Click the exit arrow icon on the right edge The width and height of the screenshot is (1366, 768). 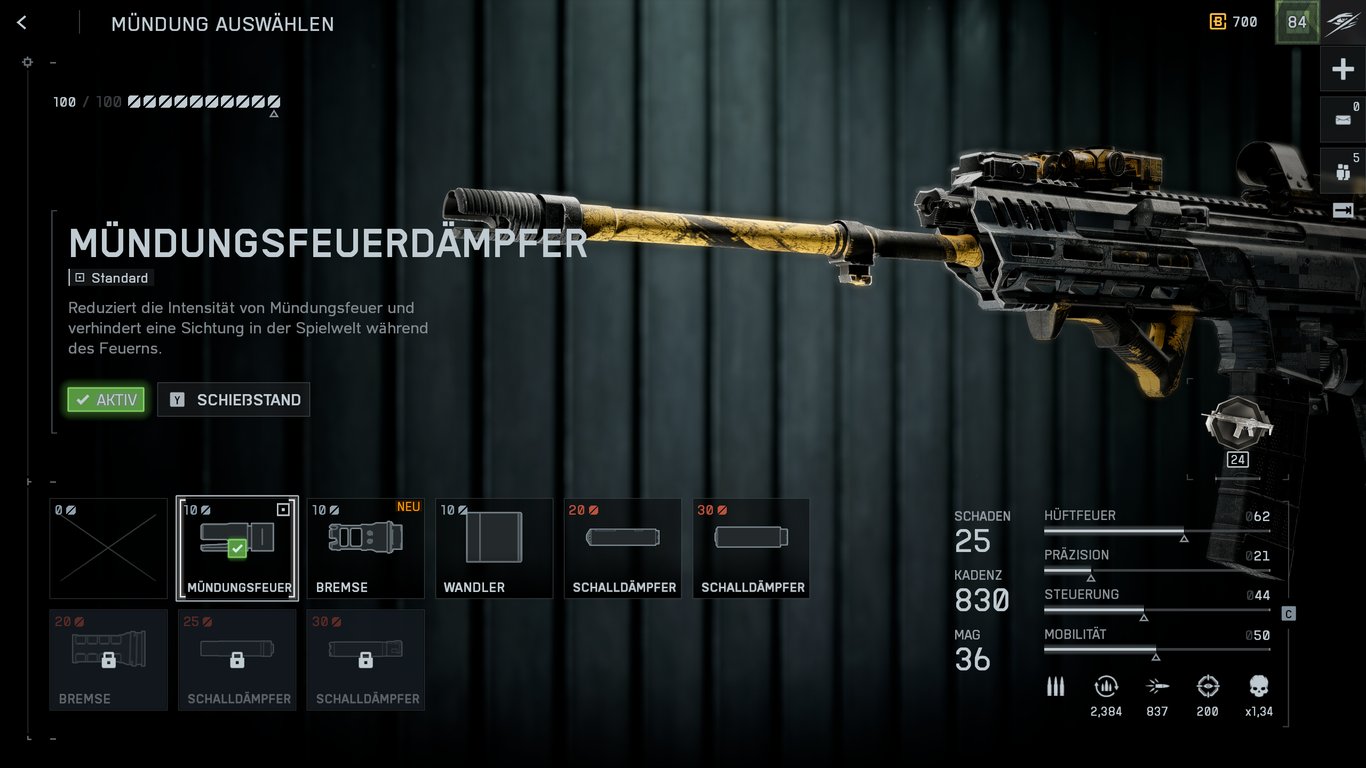[1342, 211]
